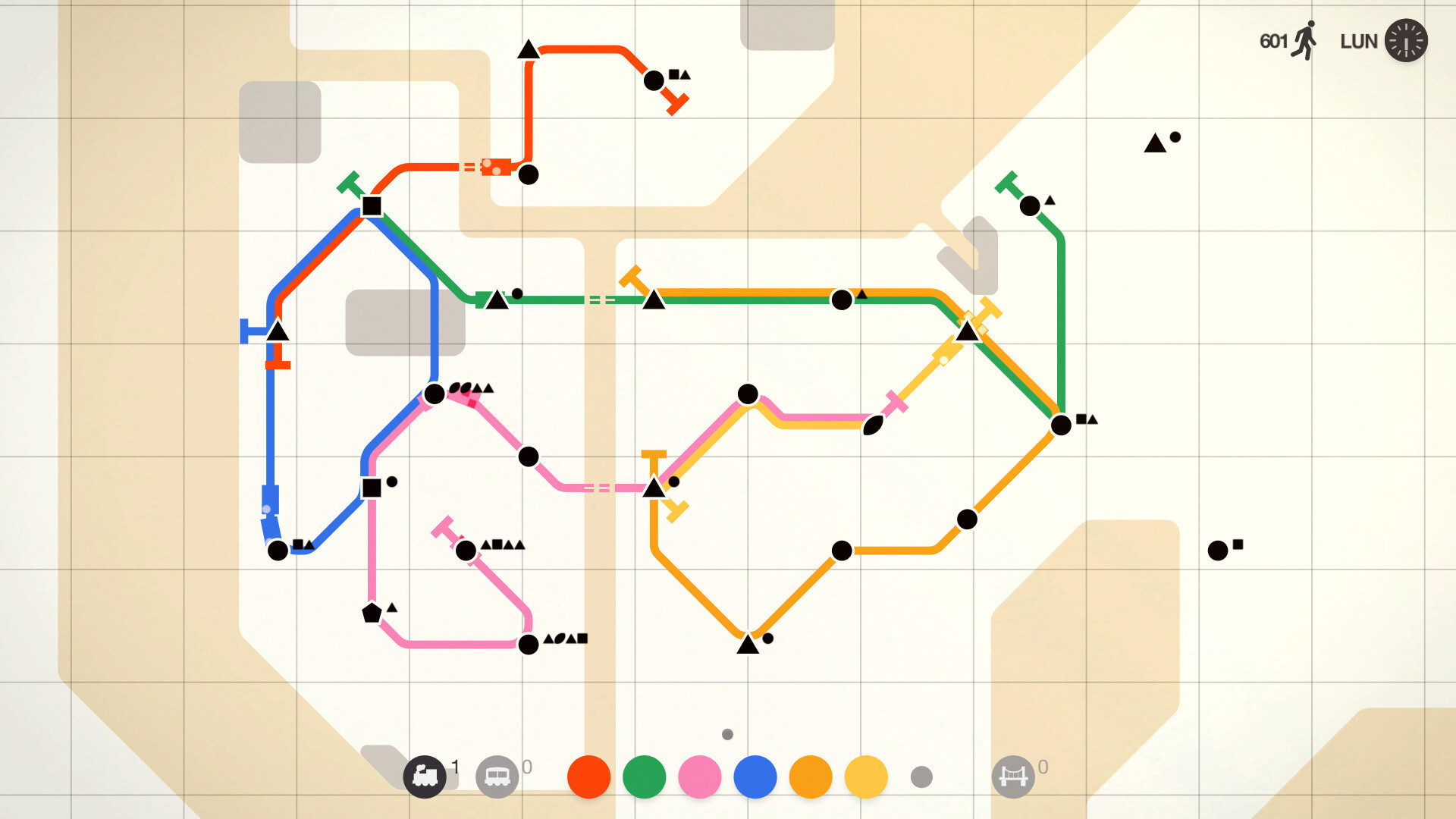Select the blue line swatch
The width and height of the screenshot is (1456, 819).
coord(756,777)
